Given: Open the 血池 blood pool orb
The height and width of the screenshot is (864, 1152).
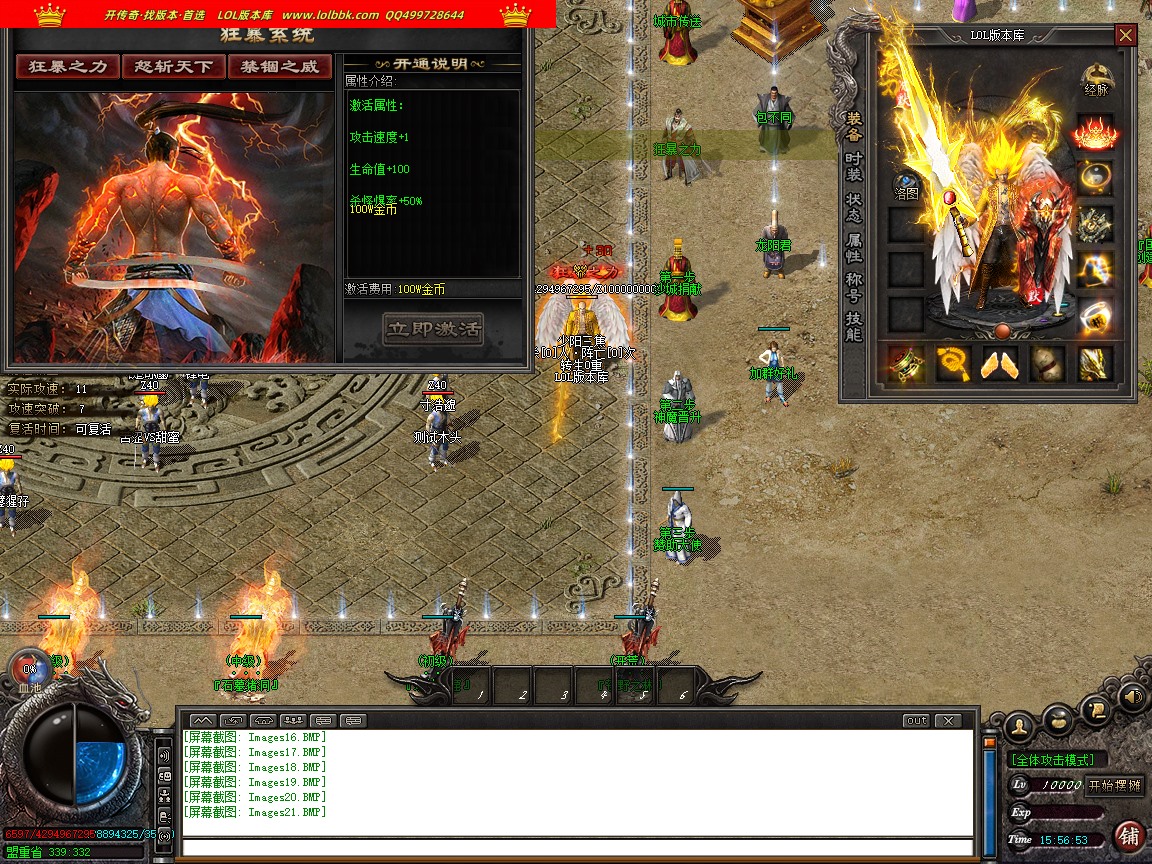Looking at the screenshot, I should [29, 669].
